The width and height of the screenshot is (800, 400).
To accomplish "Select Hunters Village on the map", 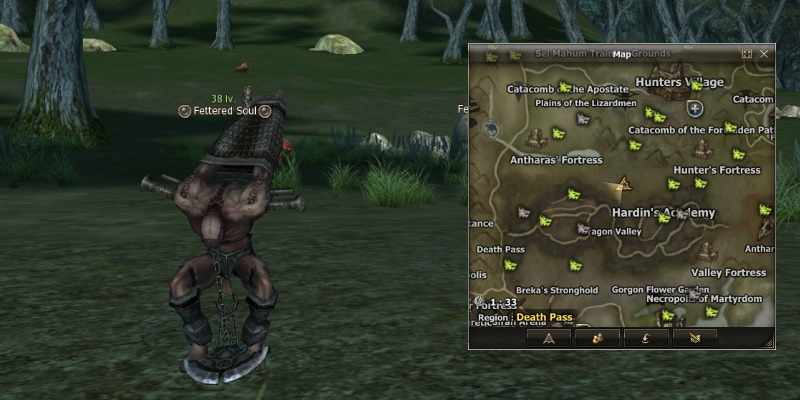I will 700,82.
